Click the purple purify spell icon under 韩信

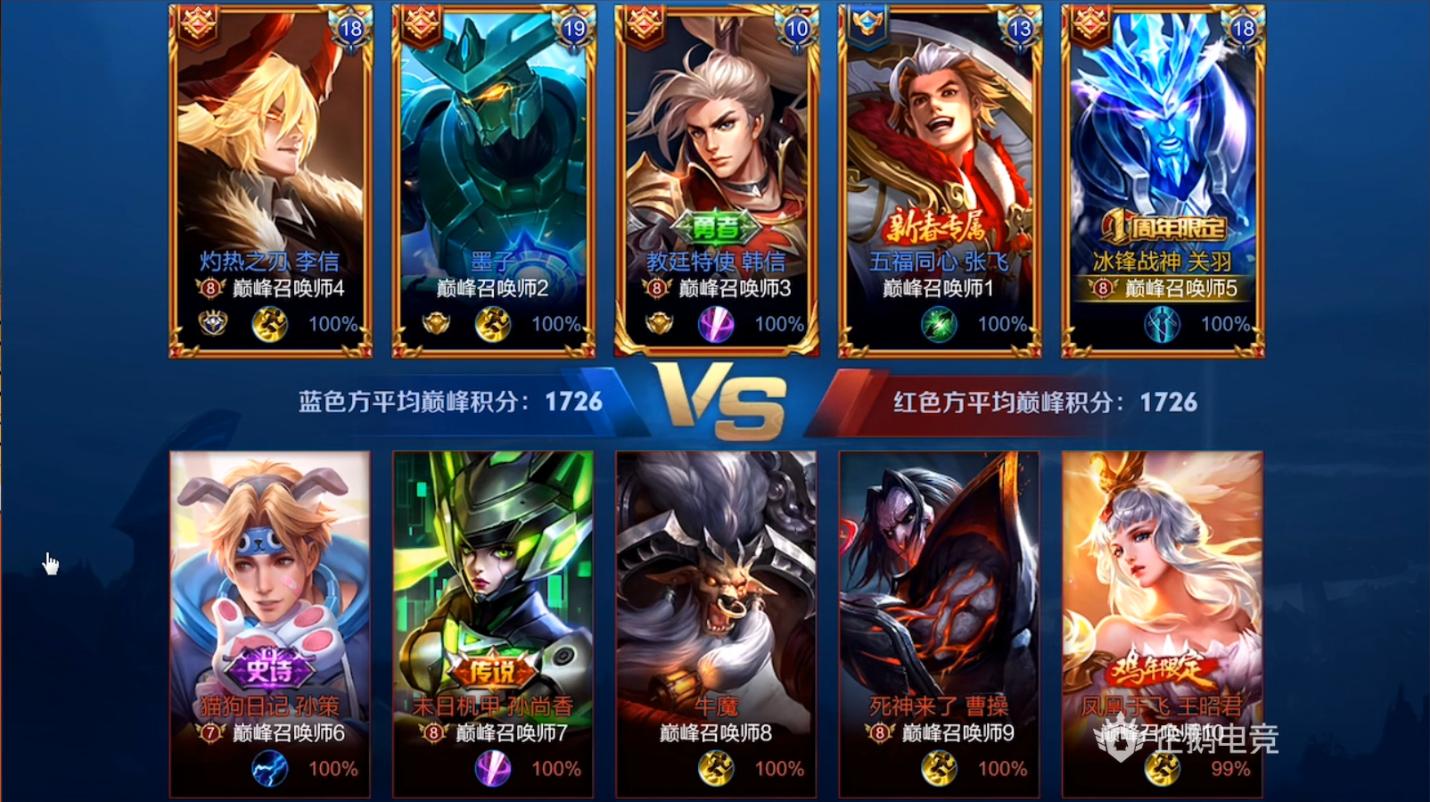click(713, 324)
